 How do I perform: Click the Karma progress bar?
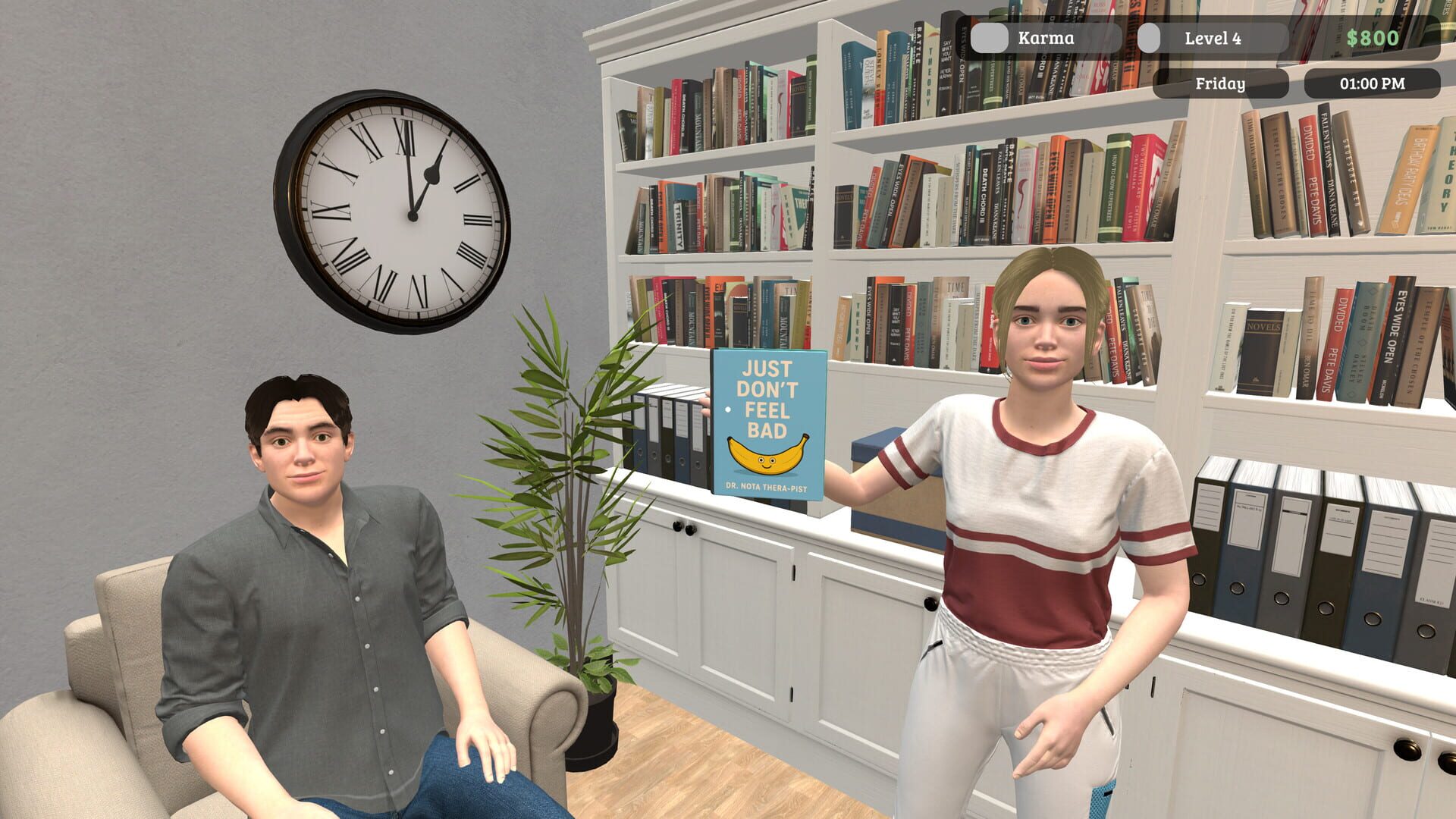pyautogui.click(x=1046, y=37)
